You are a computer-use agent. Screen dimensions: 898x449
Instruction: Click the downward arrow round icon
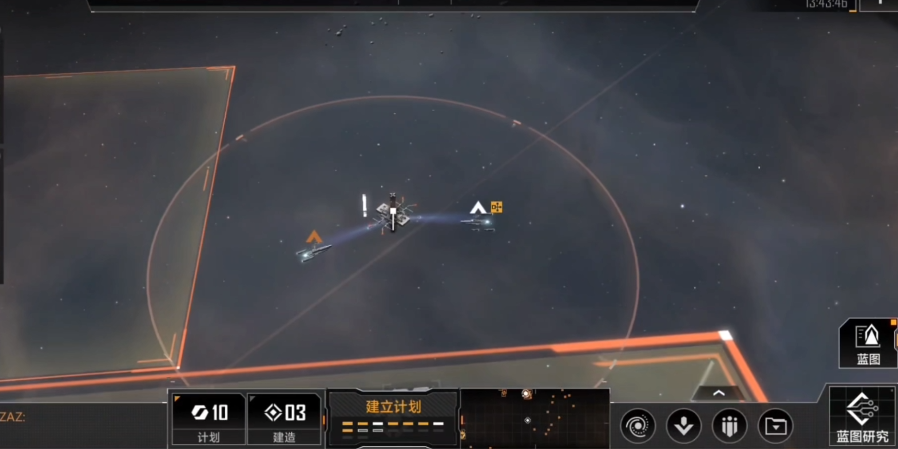tap(684, 426)
